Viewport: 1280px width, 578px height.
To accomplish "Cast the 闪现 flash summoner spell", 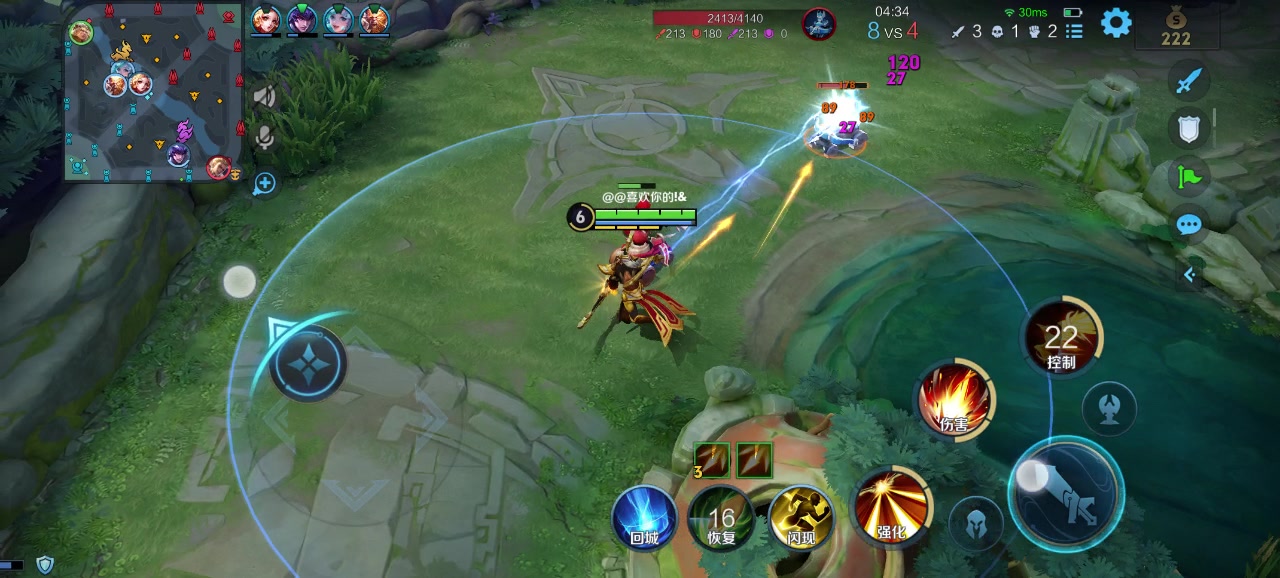I will [x=801, y=518].
